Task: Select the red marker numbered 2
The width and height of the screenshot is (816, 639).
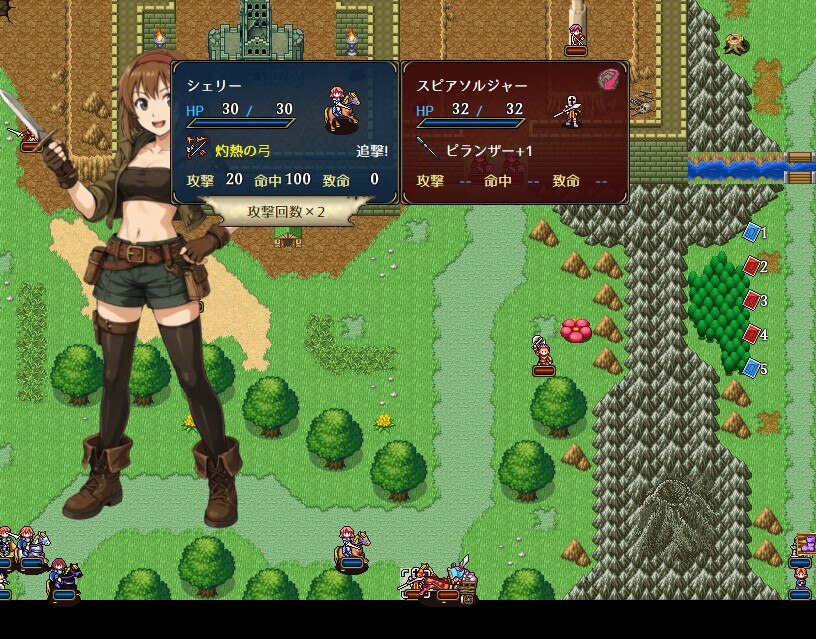Action: (x=752, y=267)
